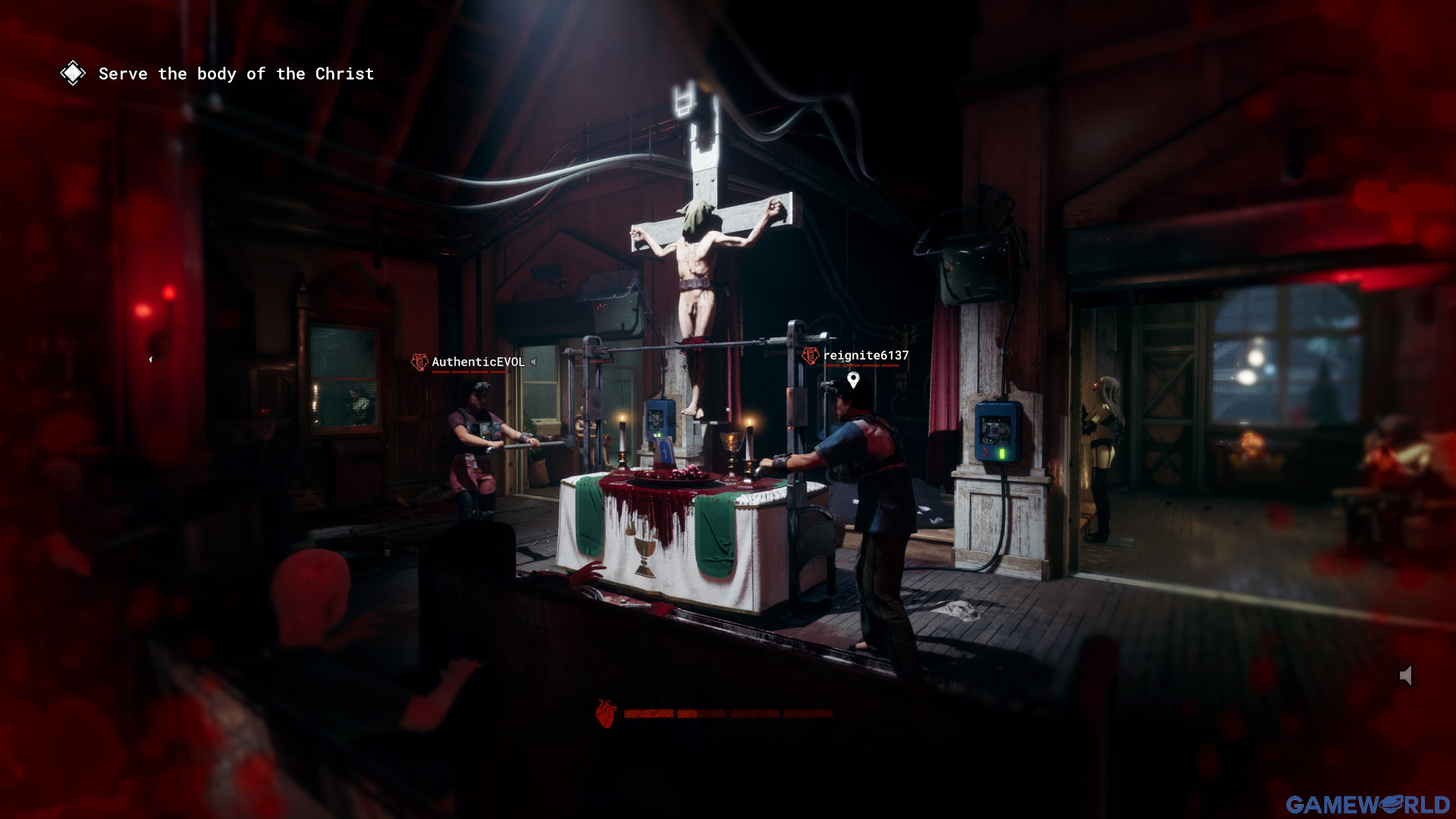Viewport: 1456px width, 819px height.
Task: Select the "Serve the body of the Christ" objective
Action: 236,74
